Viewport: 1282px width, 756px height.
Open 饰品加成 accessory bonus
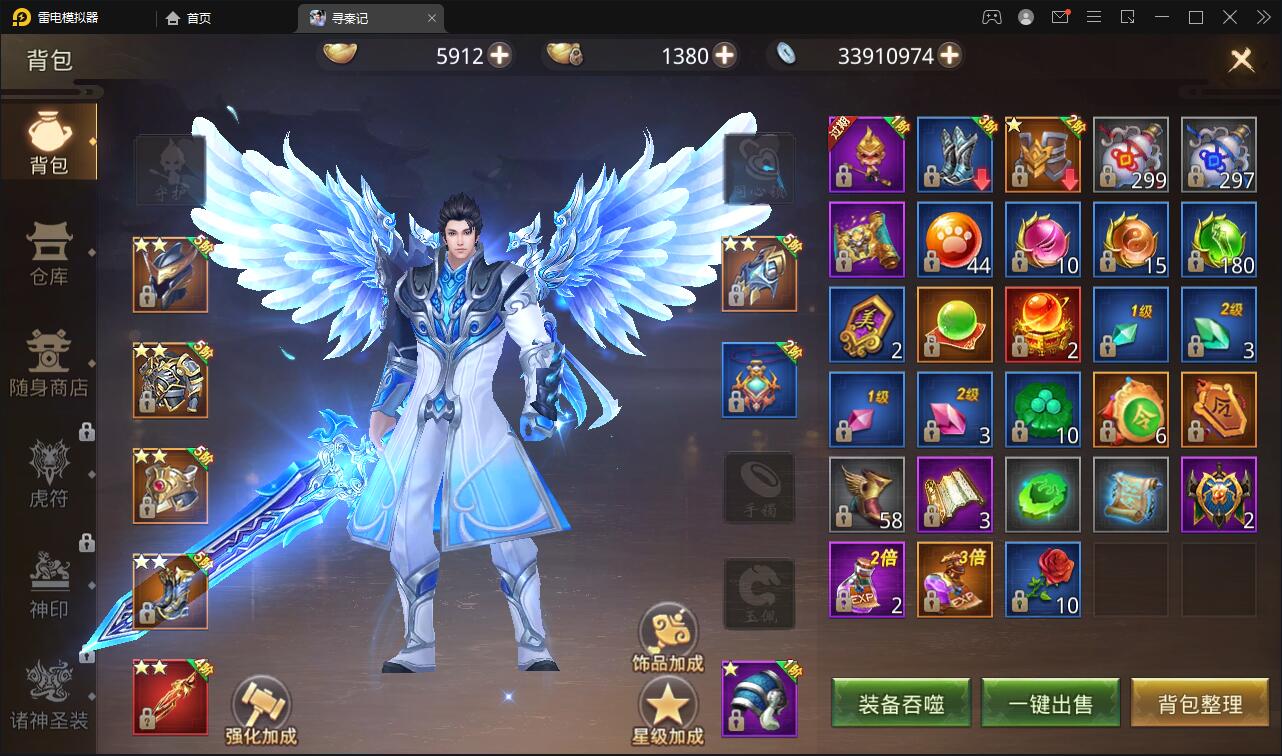click(667, 628)
